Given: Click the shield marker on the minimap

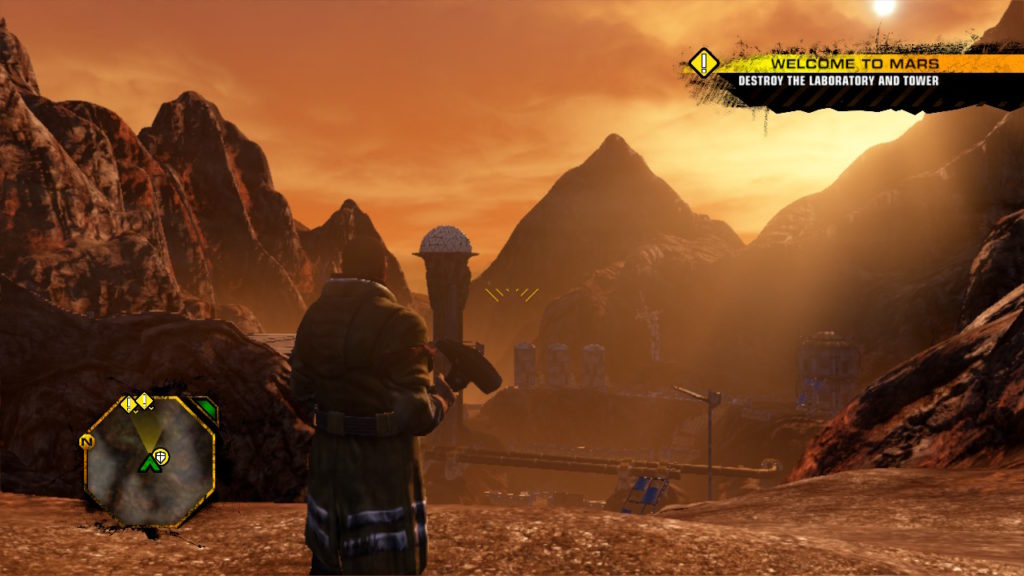Looking at the screenshot, I should click(x=163, y=456).
